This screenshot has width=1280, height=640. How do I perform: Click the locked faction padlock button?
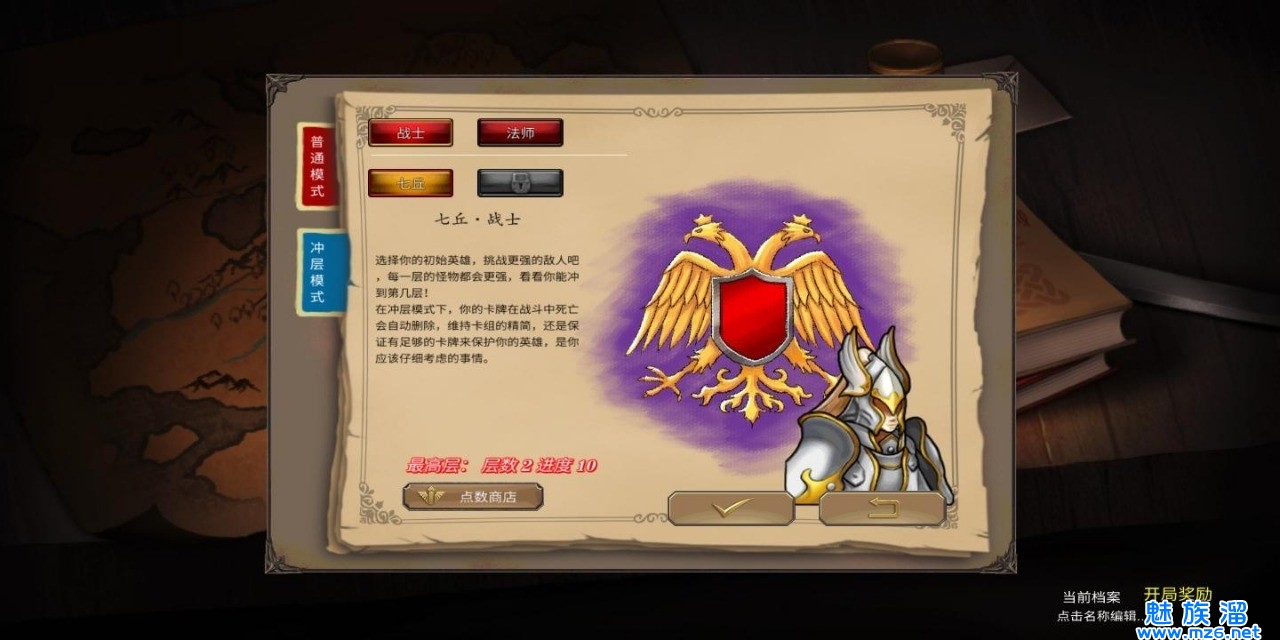(520, 183)
